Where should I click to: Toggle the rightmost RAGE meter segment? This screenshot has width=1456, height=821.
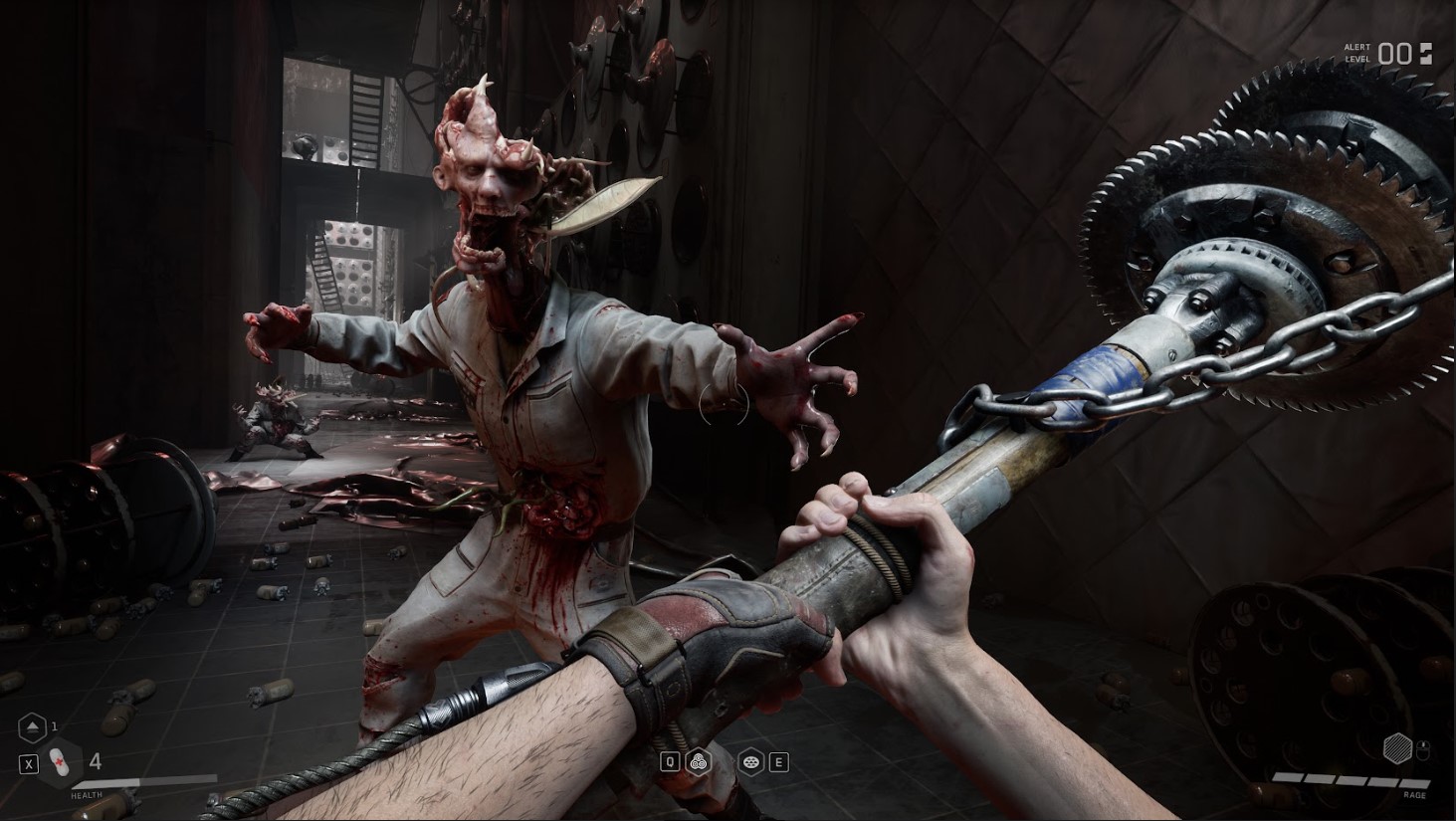[x=1416, y=784]
